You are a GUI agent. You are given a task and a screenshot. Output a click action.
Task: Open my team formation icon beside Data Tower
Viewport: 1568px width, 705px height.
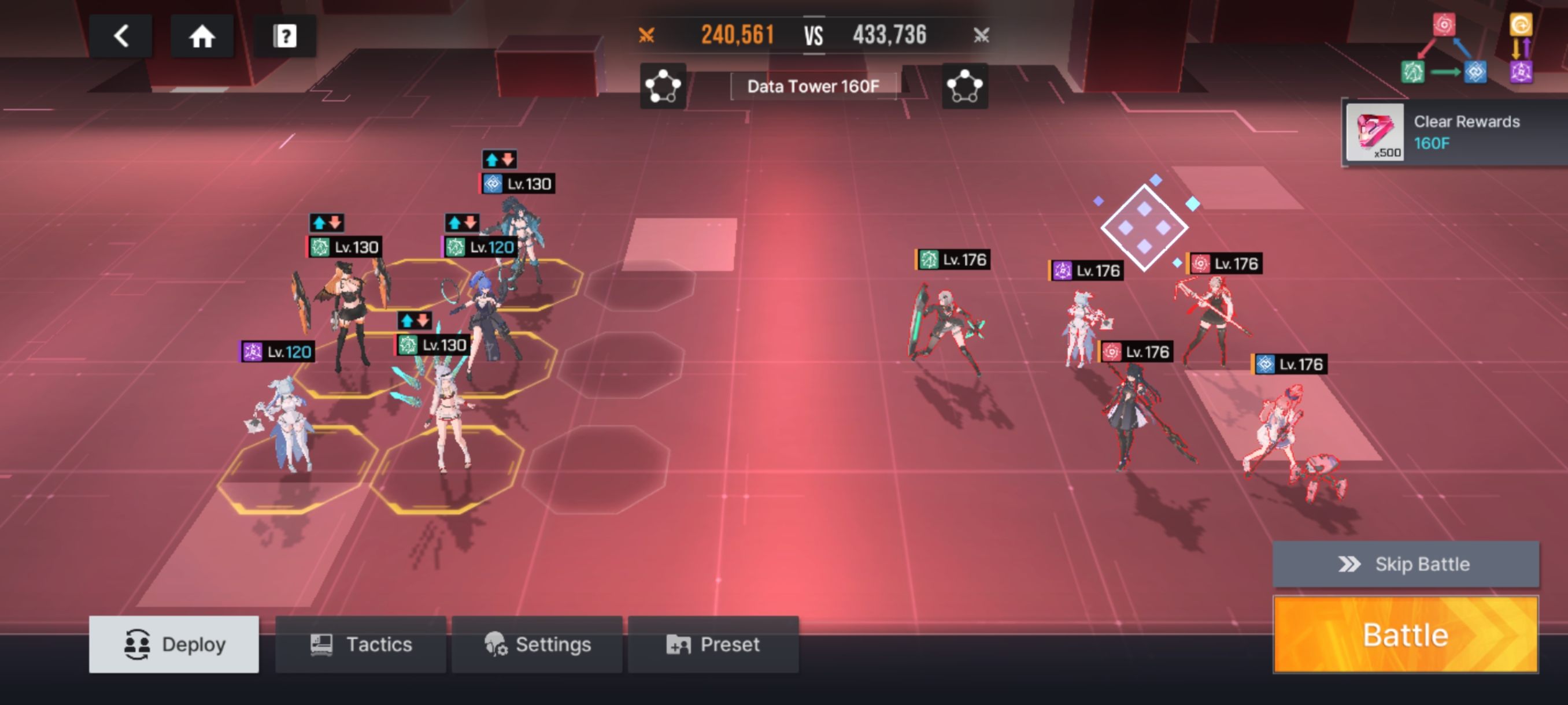[663, 86]
